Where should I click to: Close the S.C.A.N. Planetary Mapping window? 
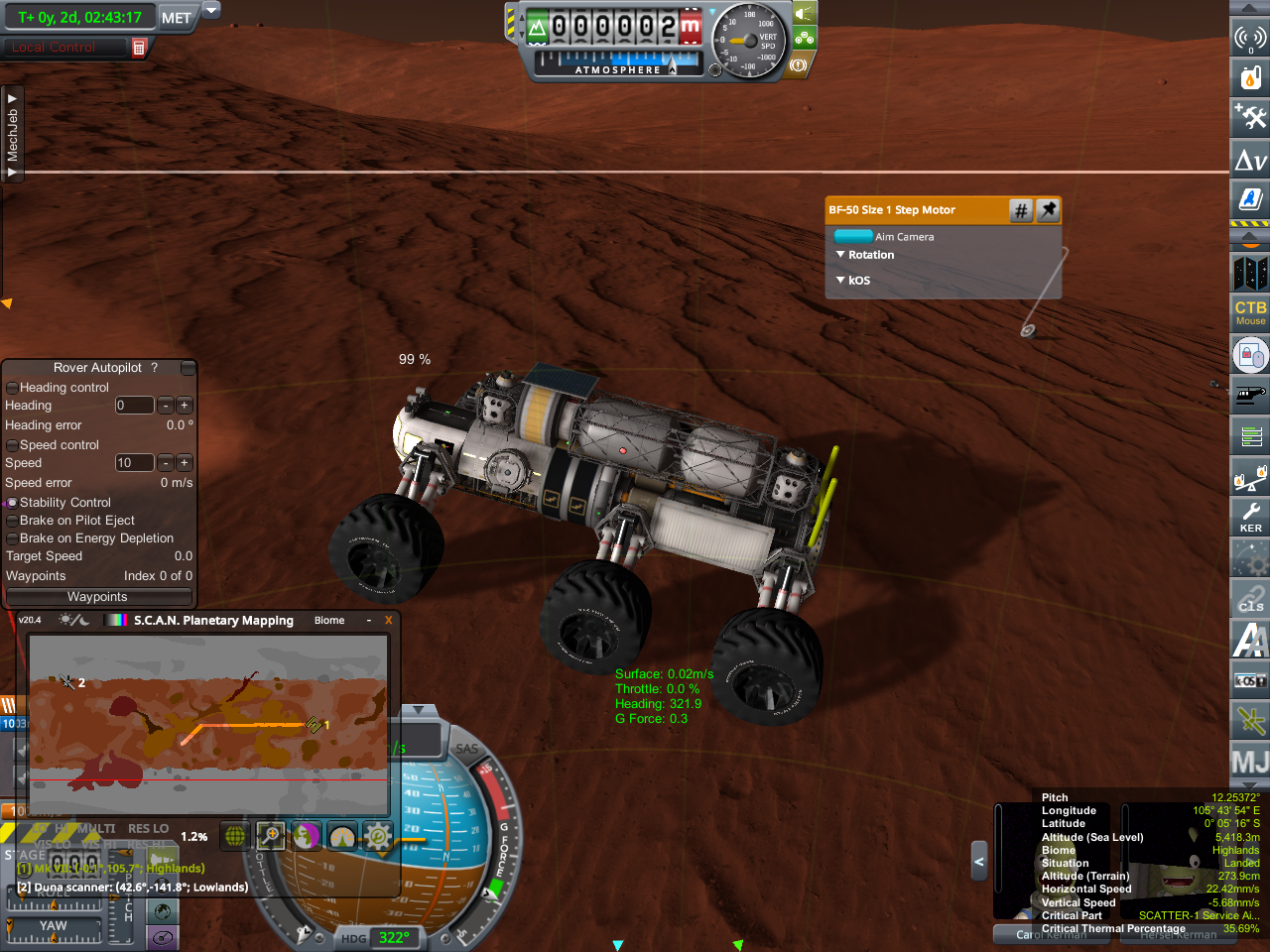(x=388, y=621)
